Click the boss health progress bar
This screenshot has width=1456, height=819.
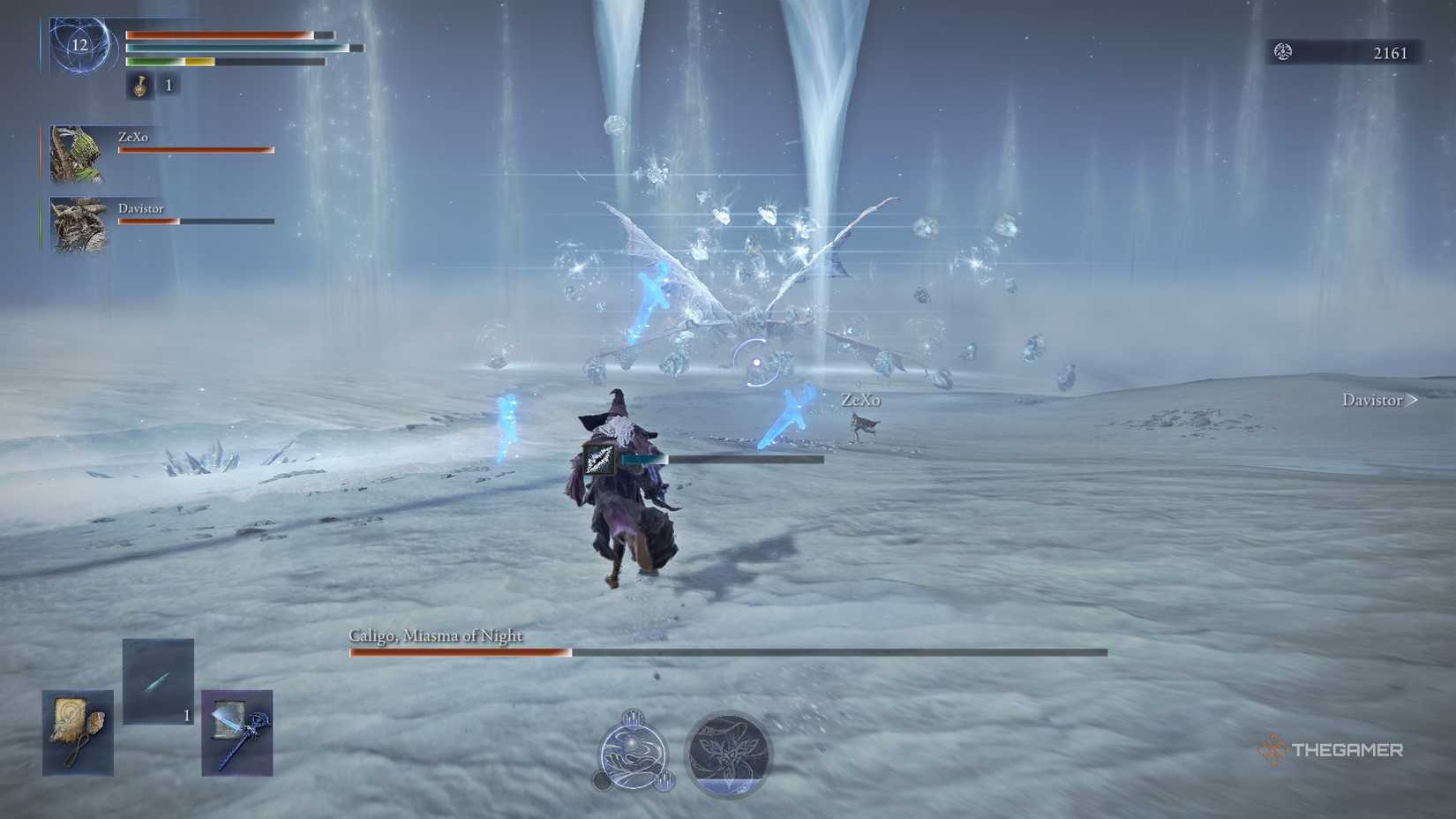pyautogui.click(x=724, y=653)
